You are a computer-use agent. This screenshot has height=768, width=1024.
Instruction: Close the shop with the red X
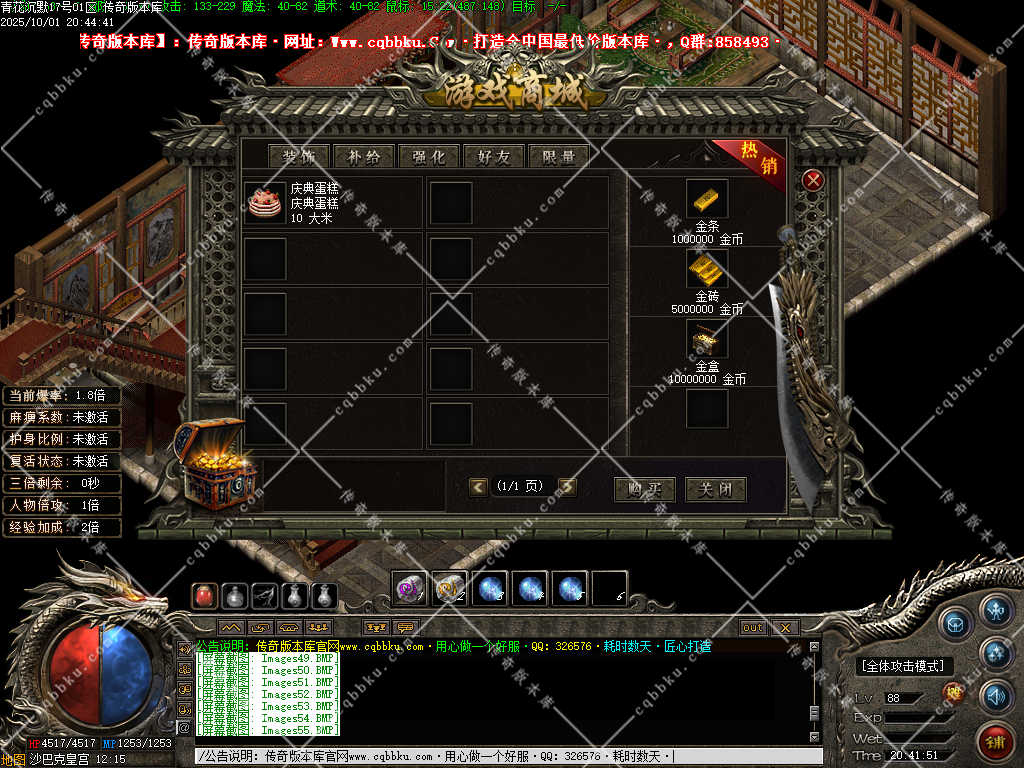click(813, 180)
